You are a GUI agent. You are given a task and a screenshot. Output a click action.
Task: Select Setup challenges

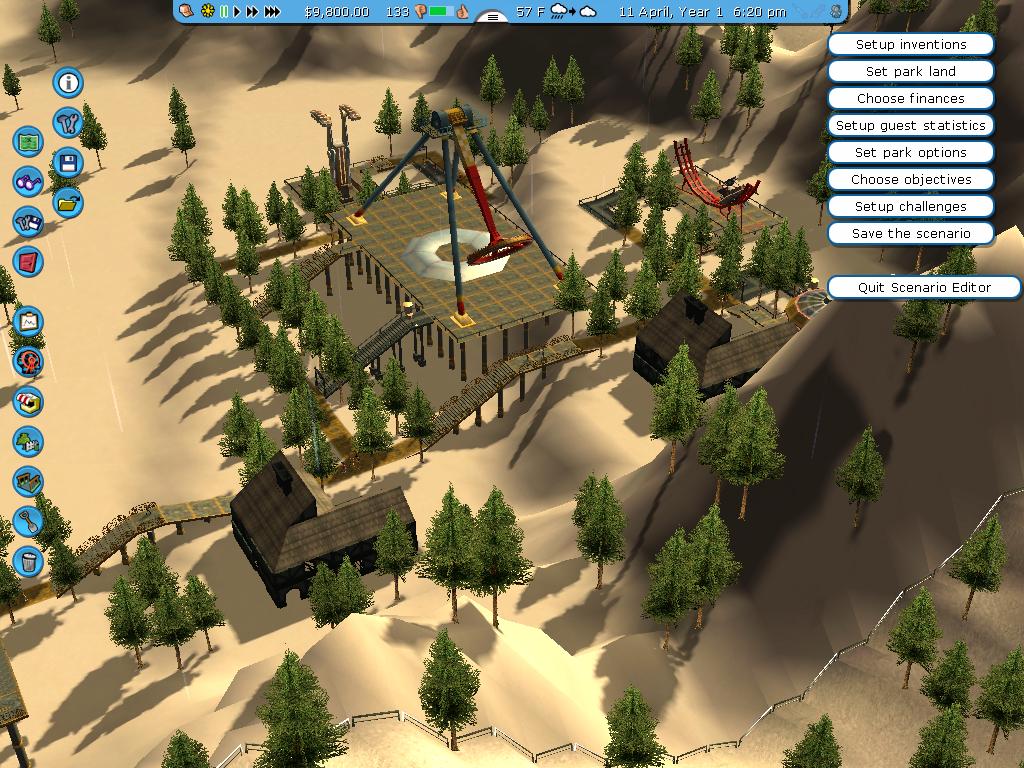[x=910, y=207]
